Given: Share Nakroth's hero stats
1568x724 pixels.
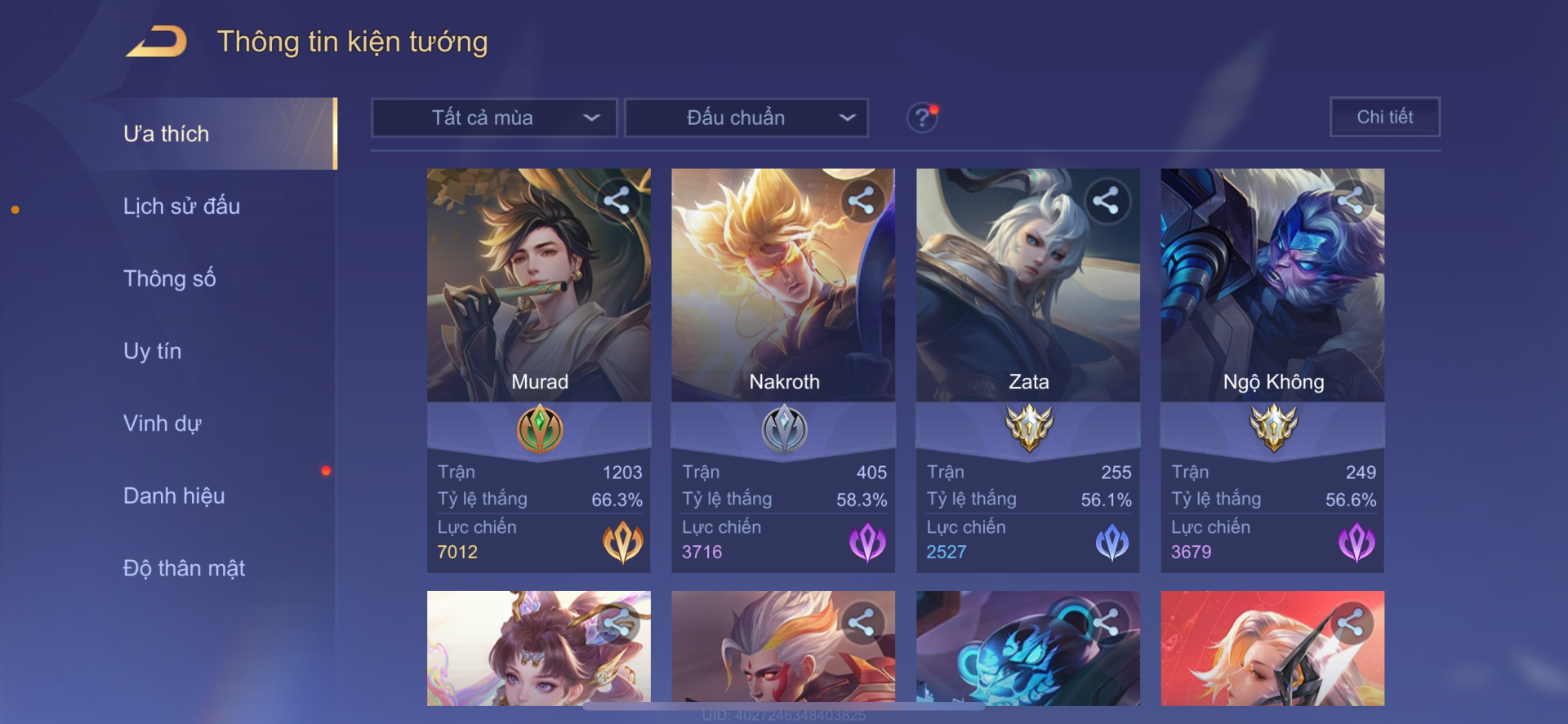Looking at the screenshot, I should [x=862, y=201].
